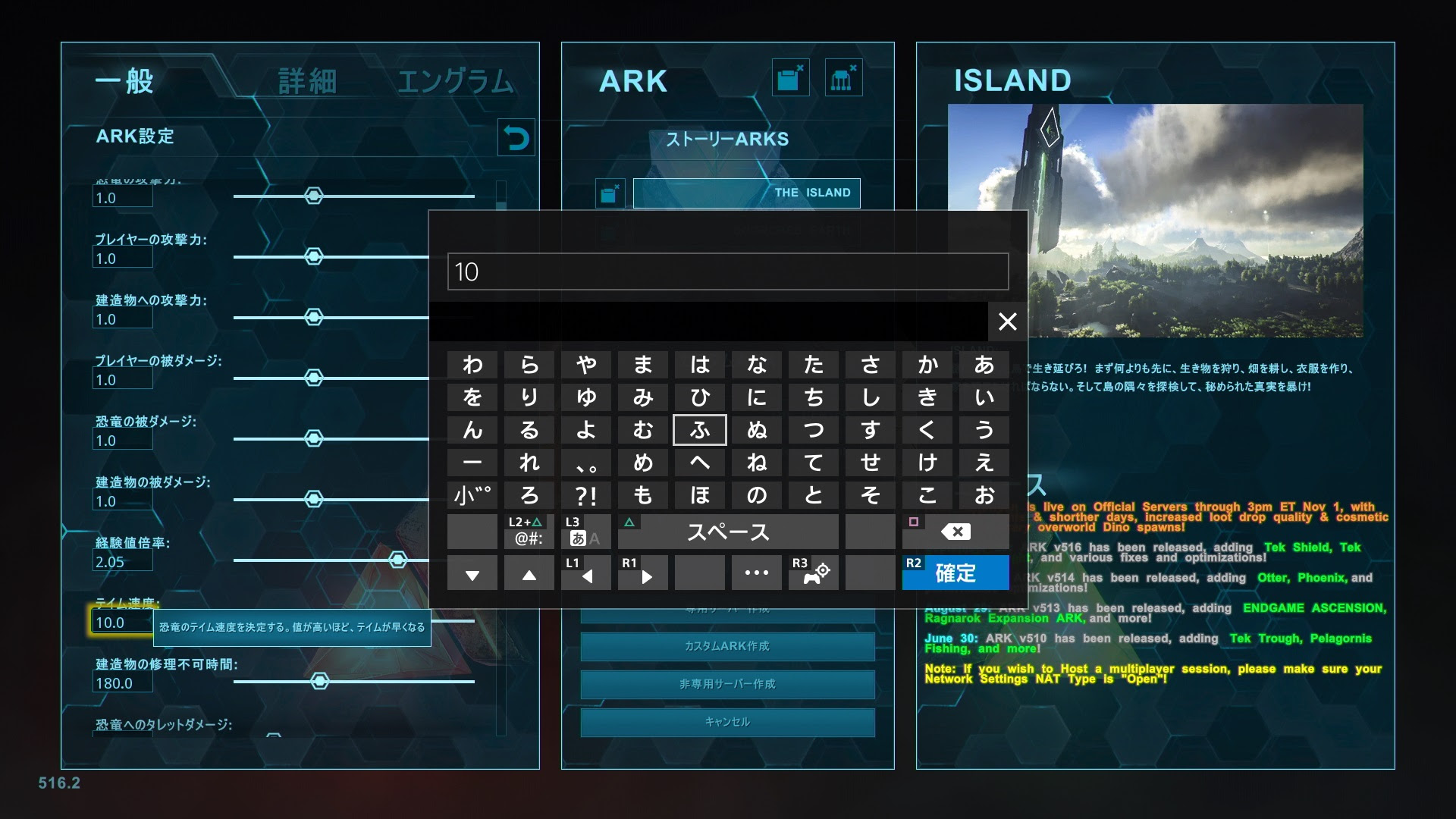Close the on-screen keyboard with X

point(1008,322)
